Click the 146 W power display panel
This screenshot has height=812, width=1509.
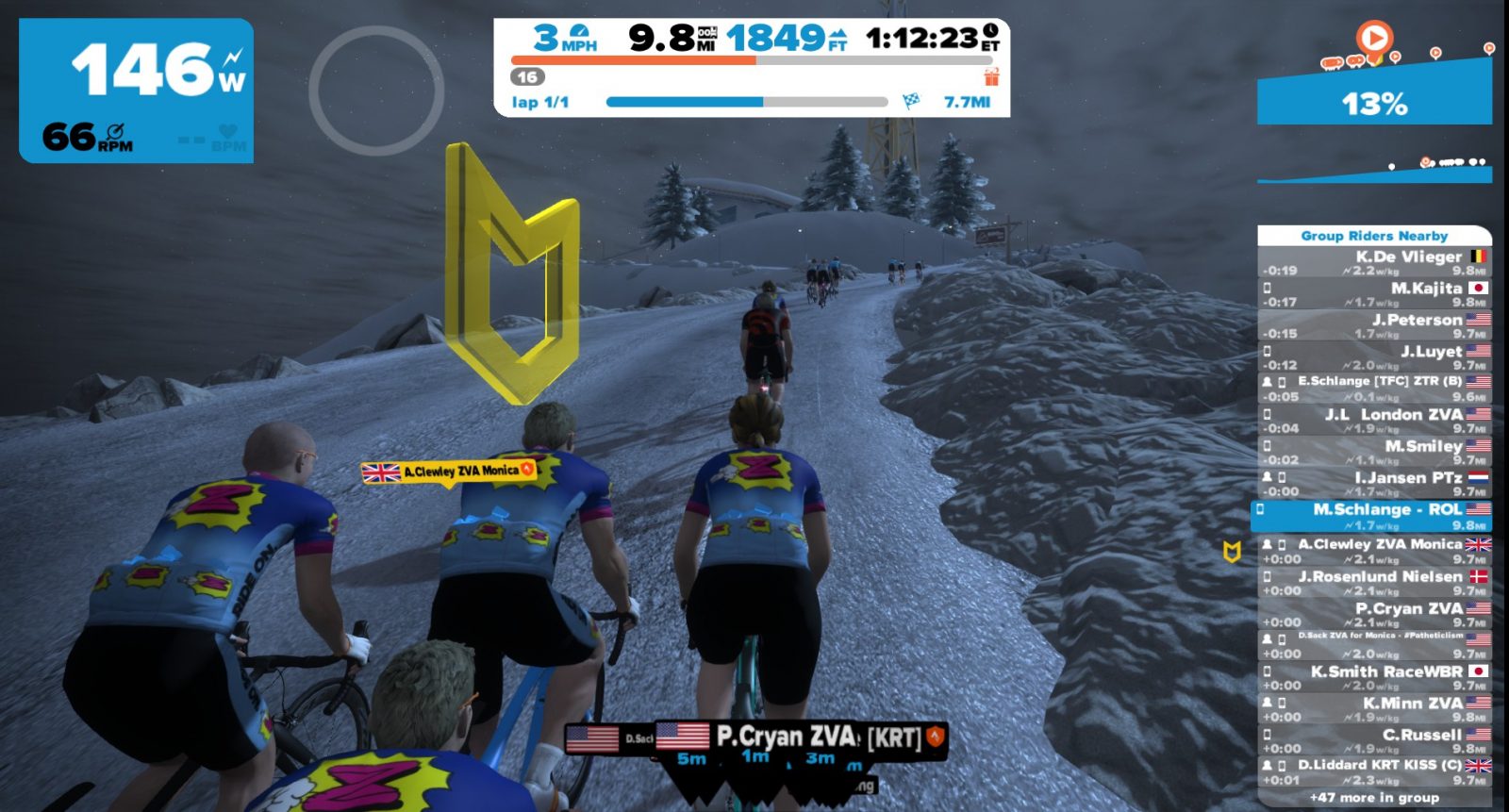[137, 91]
